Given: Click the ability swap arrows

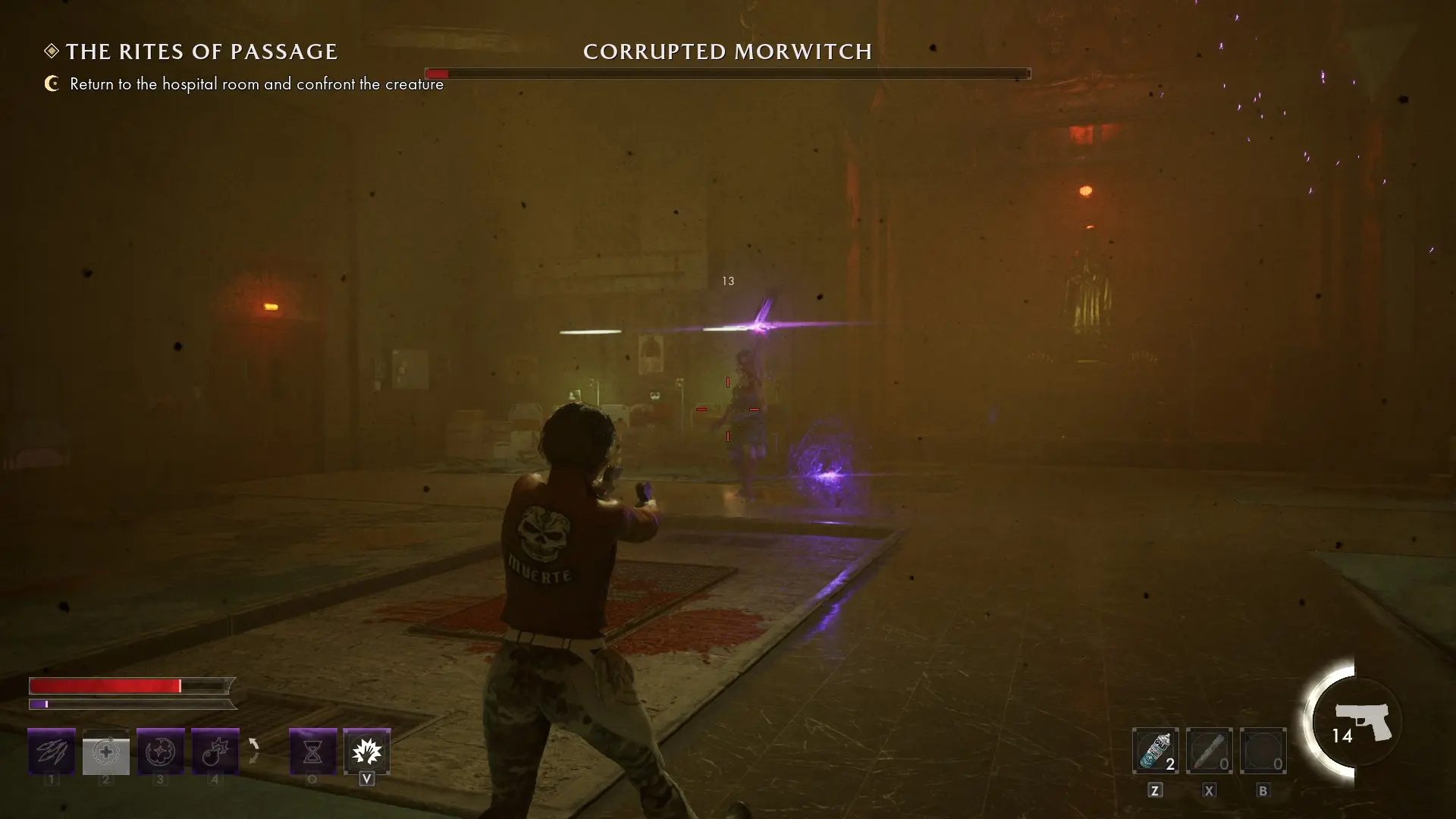Looking at the screenshot, I should click(254, 751).
